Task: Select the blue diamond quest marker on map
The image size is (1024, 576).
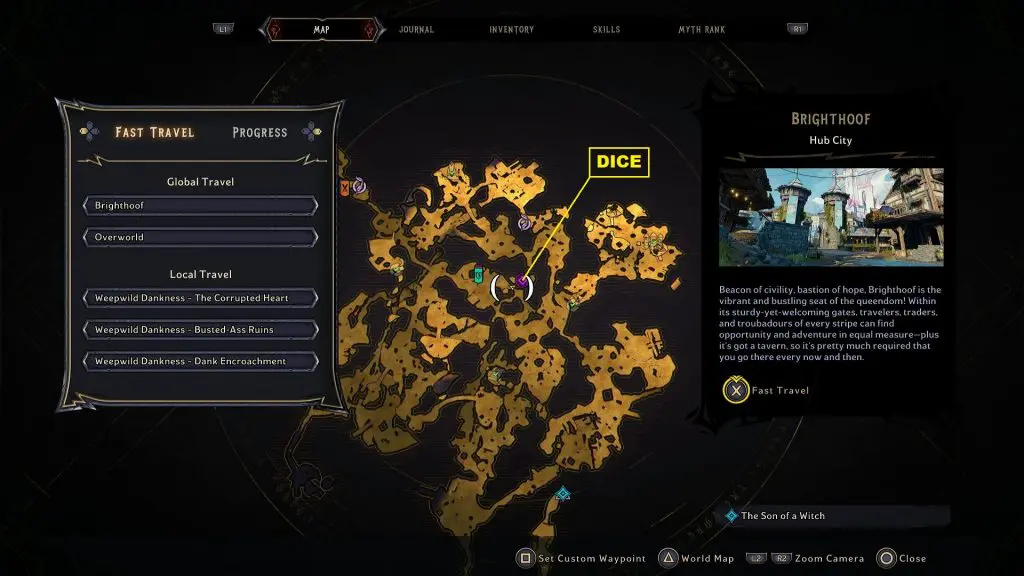Action: (x=563, y=493)
